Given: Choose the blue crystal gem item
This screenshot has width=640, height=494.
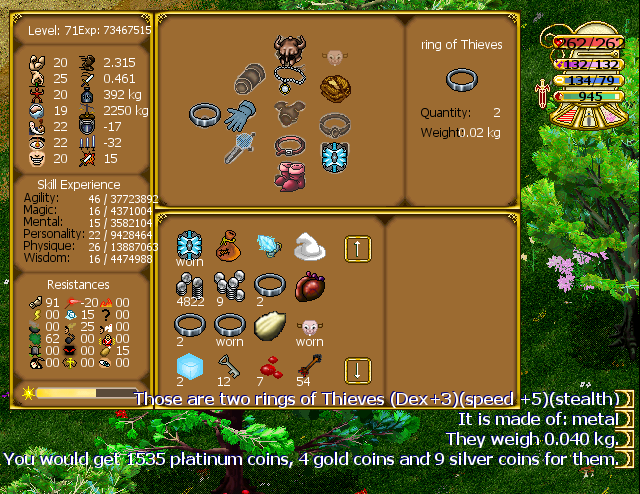Looking at the screenshot, I should [x=268, y=246].
